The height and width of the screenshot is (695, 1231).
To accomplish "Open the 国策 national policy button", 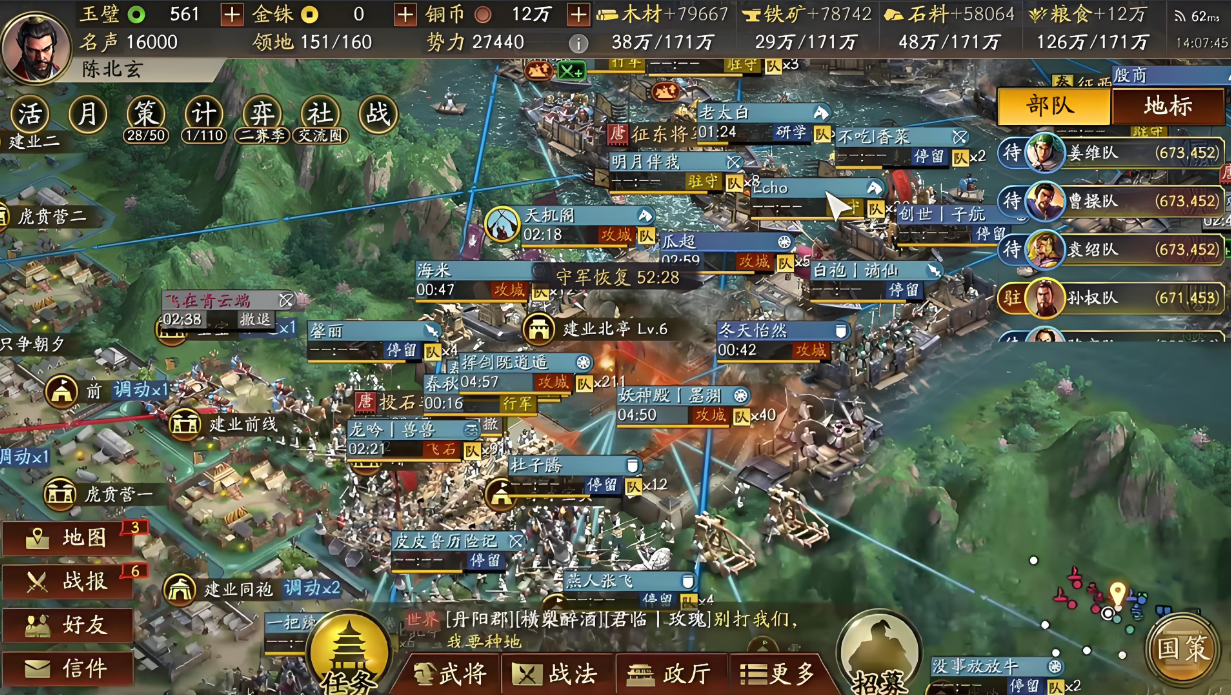I will pos(1184,648).
